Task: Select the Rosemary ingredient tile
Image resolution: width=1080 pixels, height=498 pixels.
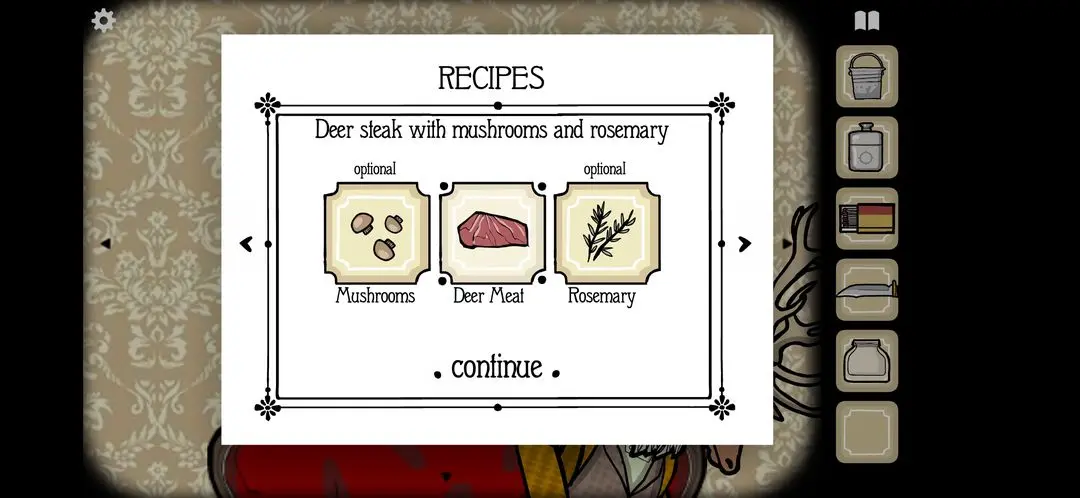Action: (x=607, y=234)
